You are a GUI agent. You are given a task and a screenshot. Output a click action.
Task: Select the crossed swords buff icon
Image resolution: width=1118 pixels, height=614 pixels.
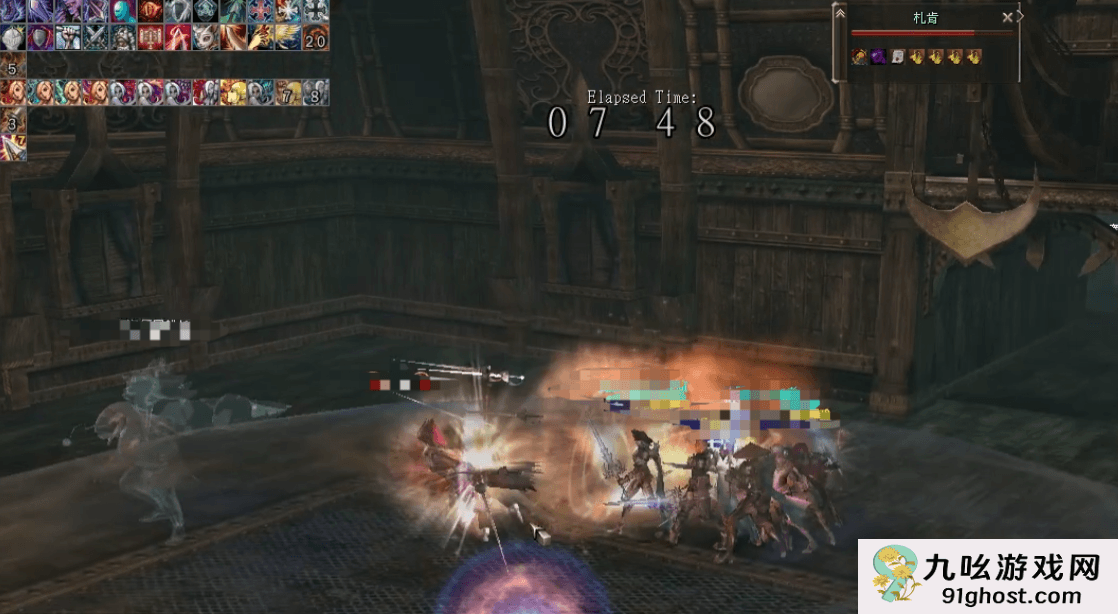pos(95,38)
